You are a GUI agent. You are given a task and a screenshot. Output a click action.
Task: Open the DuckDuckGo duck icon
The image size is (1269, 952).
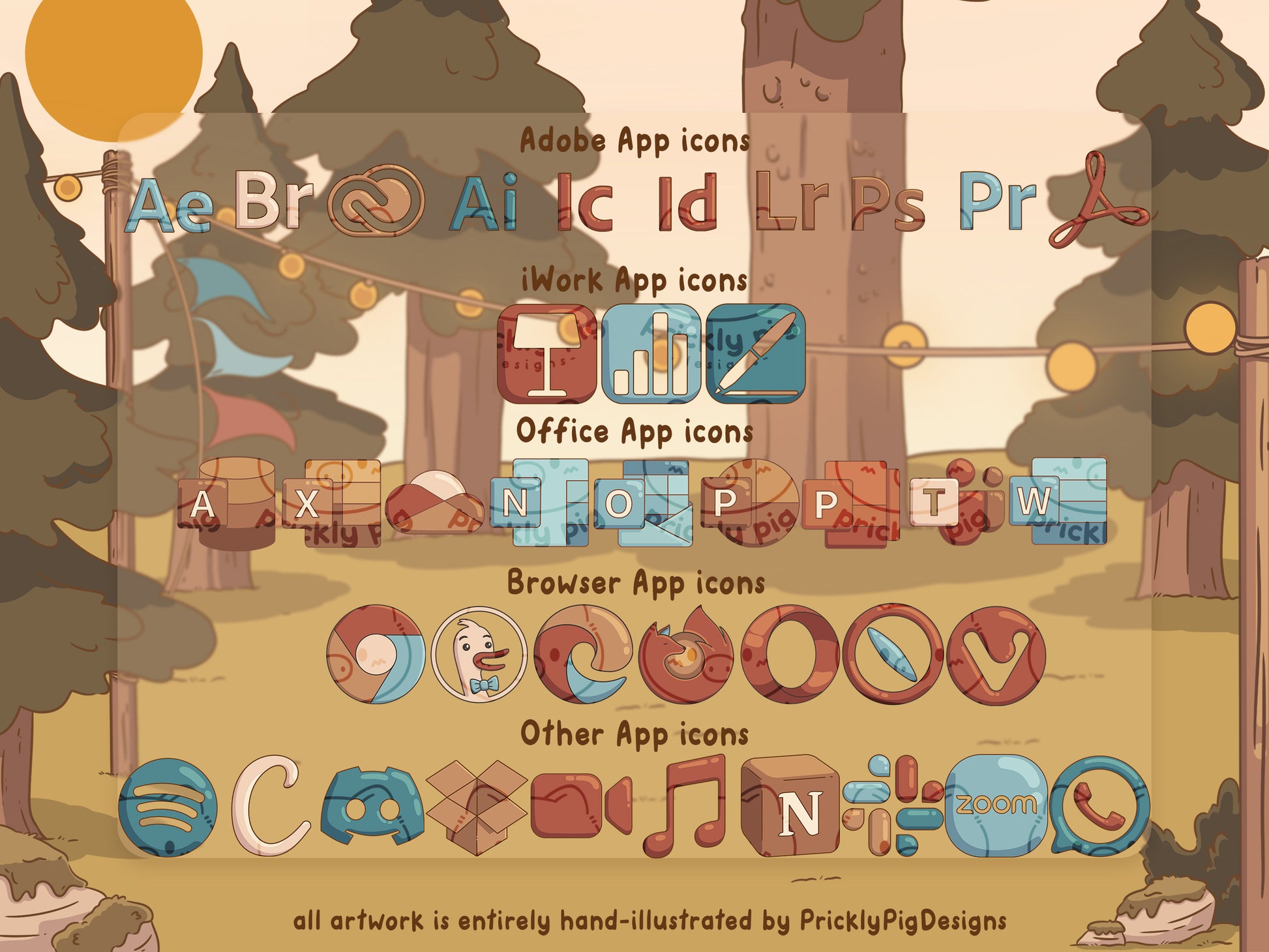pos(479,655)
